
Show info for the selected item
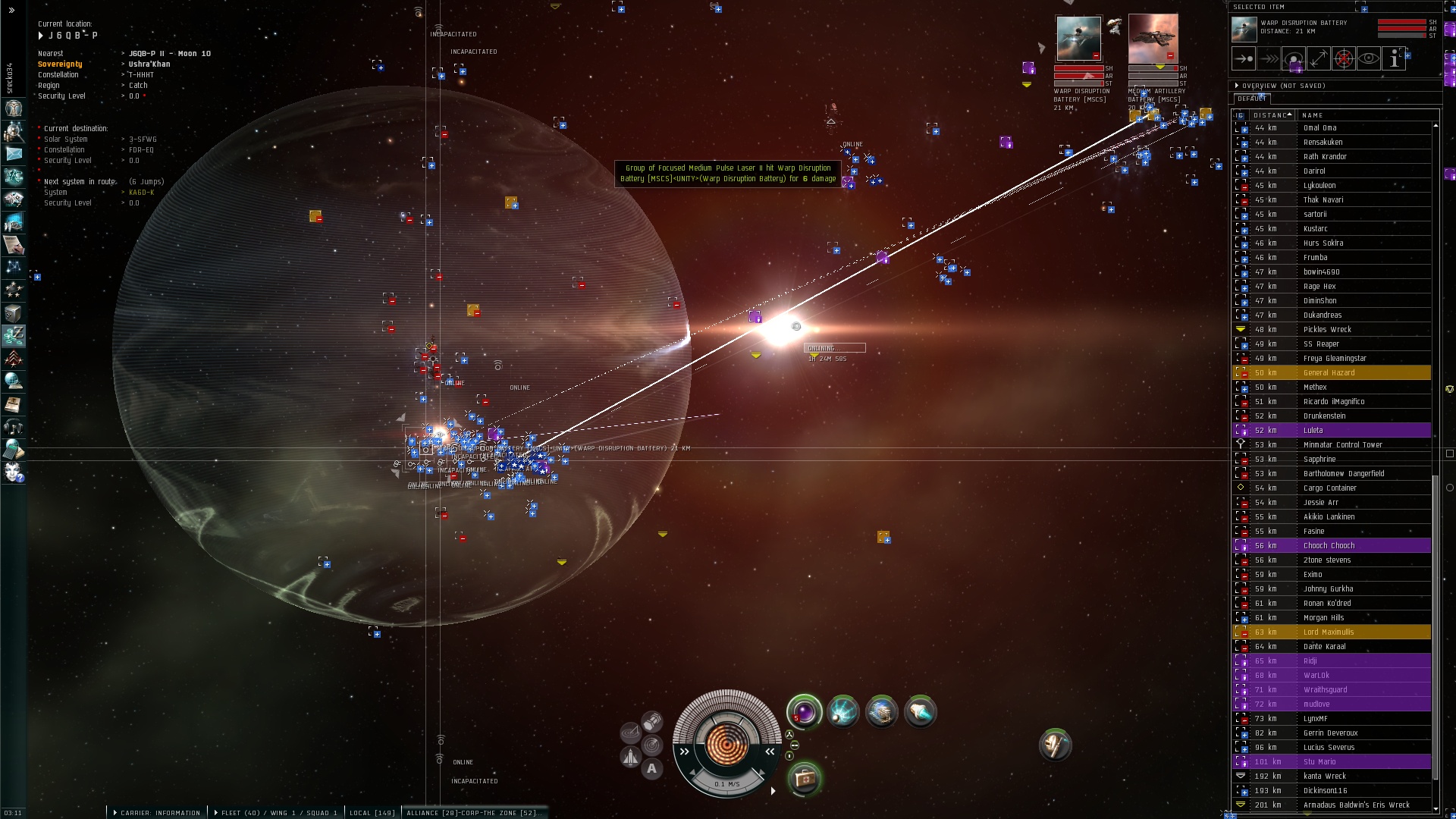click(x=1394, y=58)
